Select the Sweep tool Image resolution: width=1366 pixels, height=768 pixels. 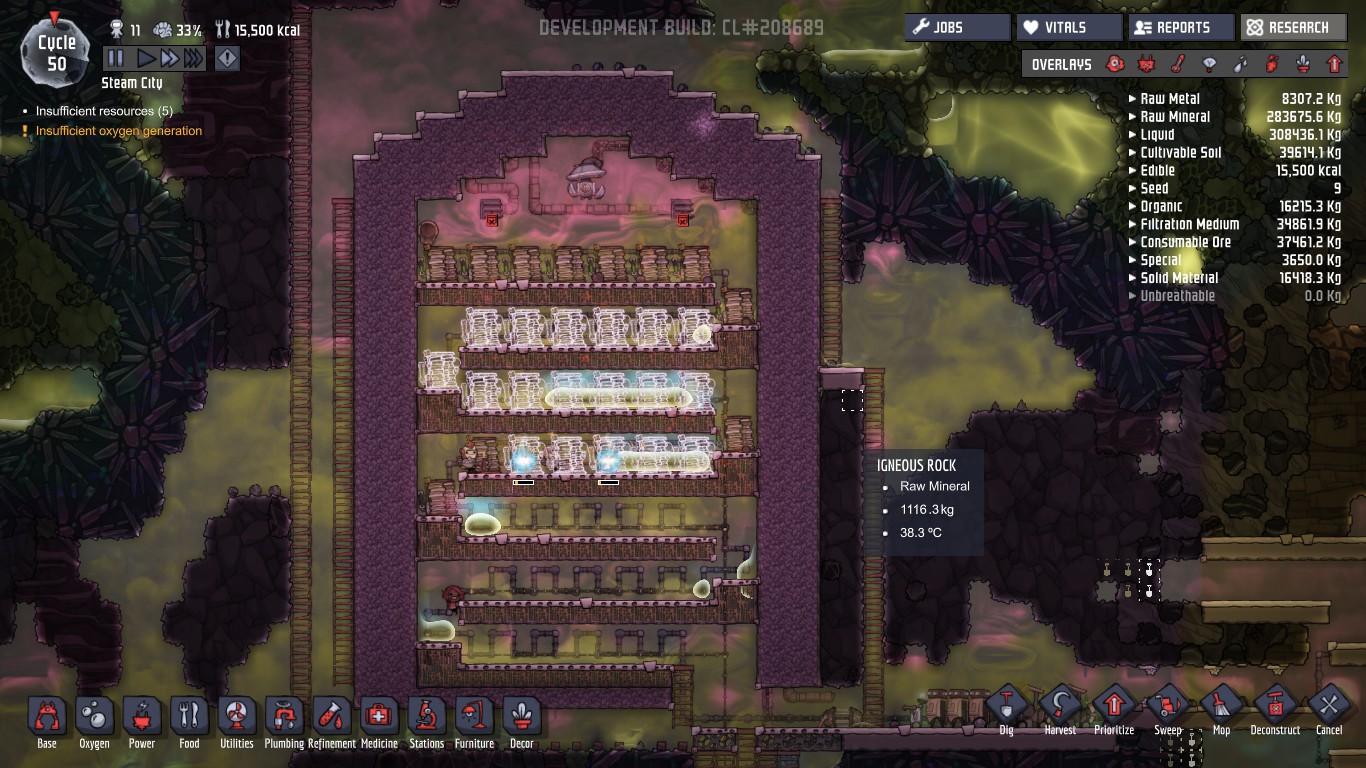[1168, 706]
